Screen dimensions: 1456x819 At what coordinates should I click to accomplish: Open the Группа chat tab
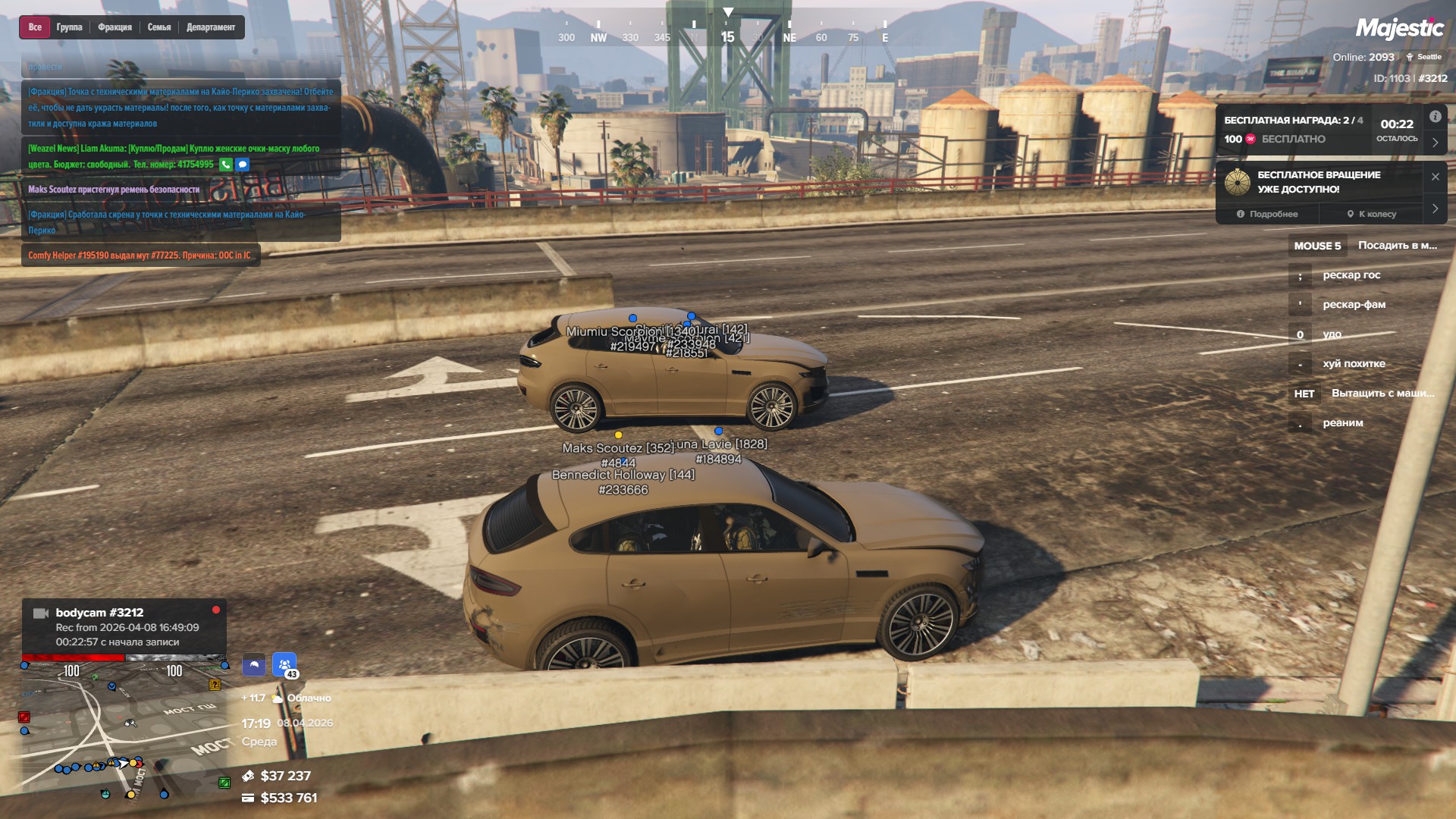(69, 27)
